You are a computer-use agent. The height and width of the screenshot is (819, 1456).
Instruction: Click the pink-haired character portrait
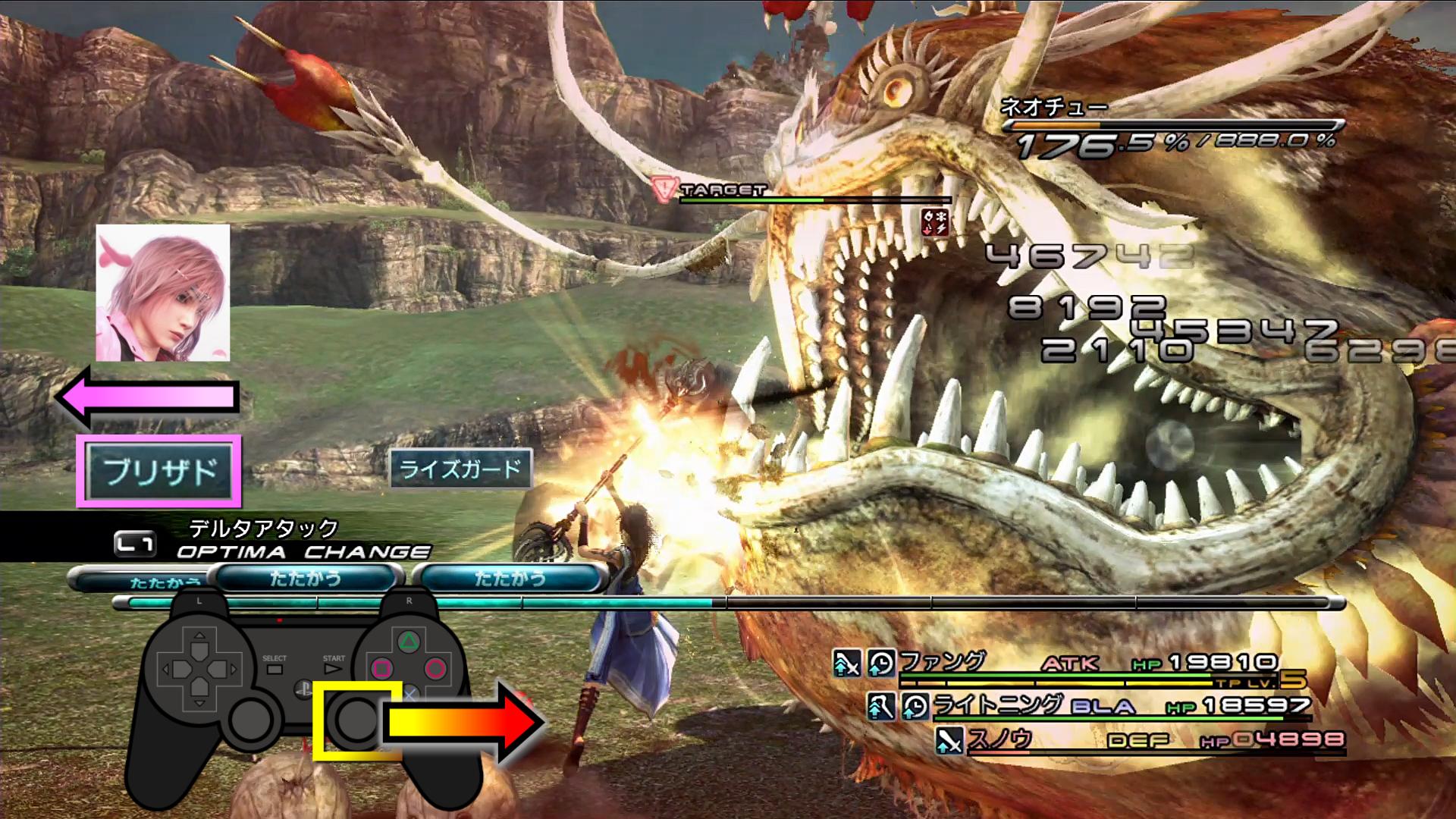(x=163, y=293)
